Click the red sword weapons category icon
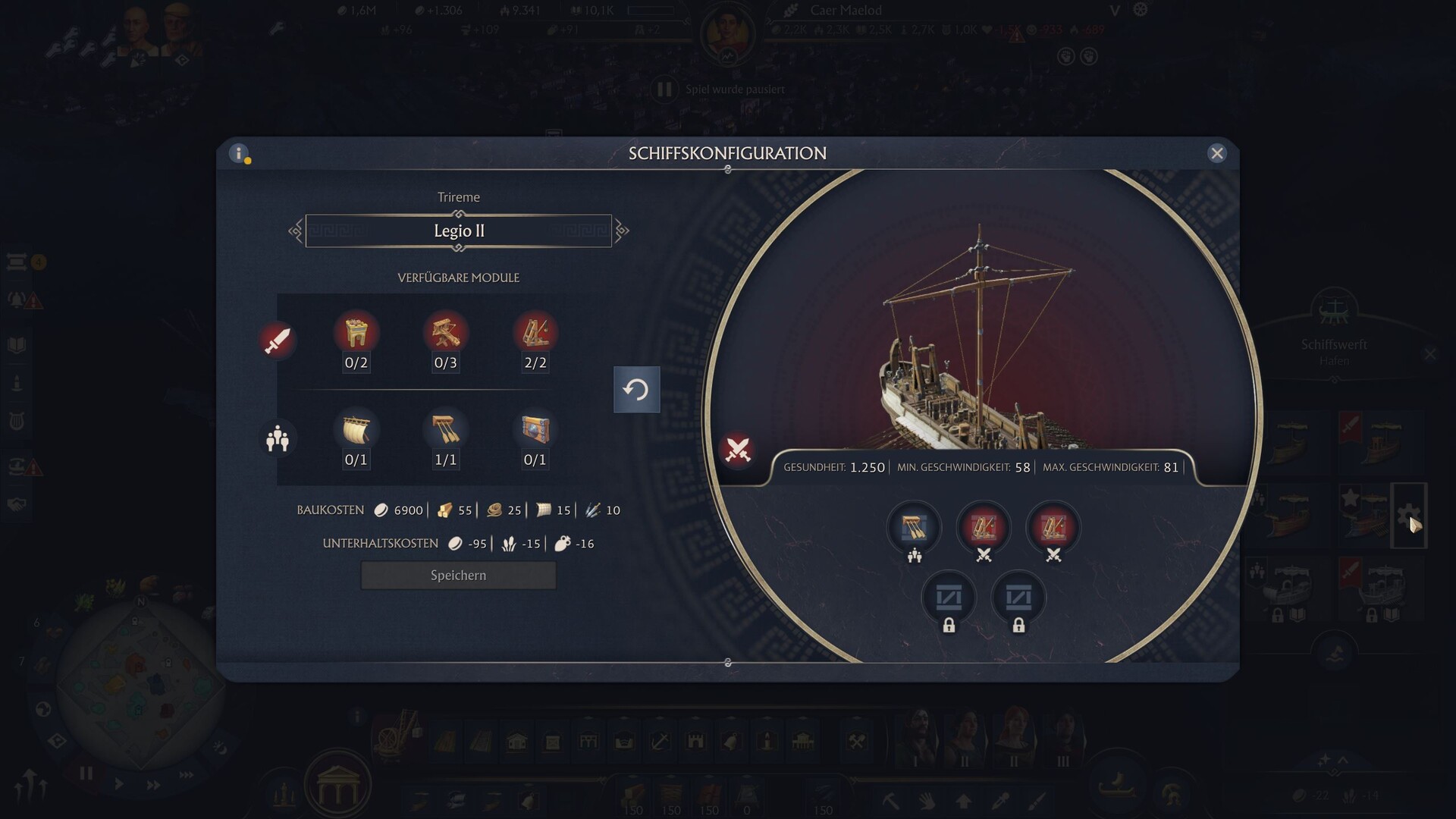The width and height of the screenshot is (1456, 819). coord(277,340)
